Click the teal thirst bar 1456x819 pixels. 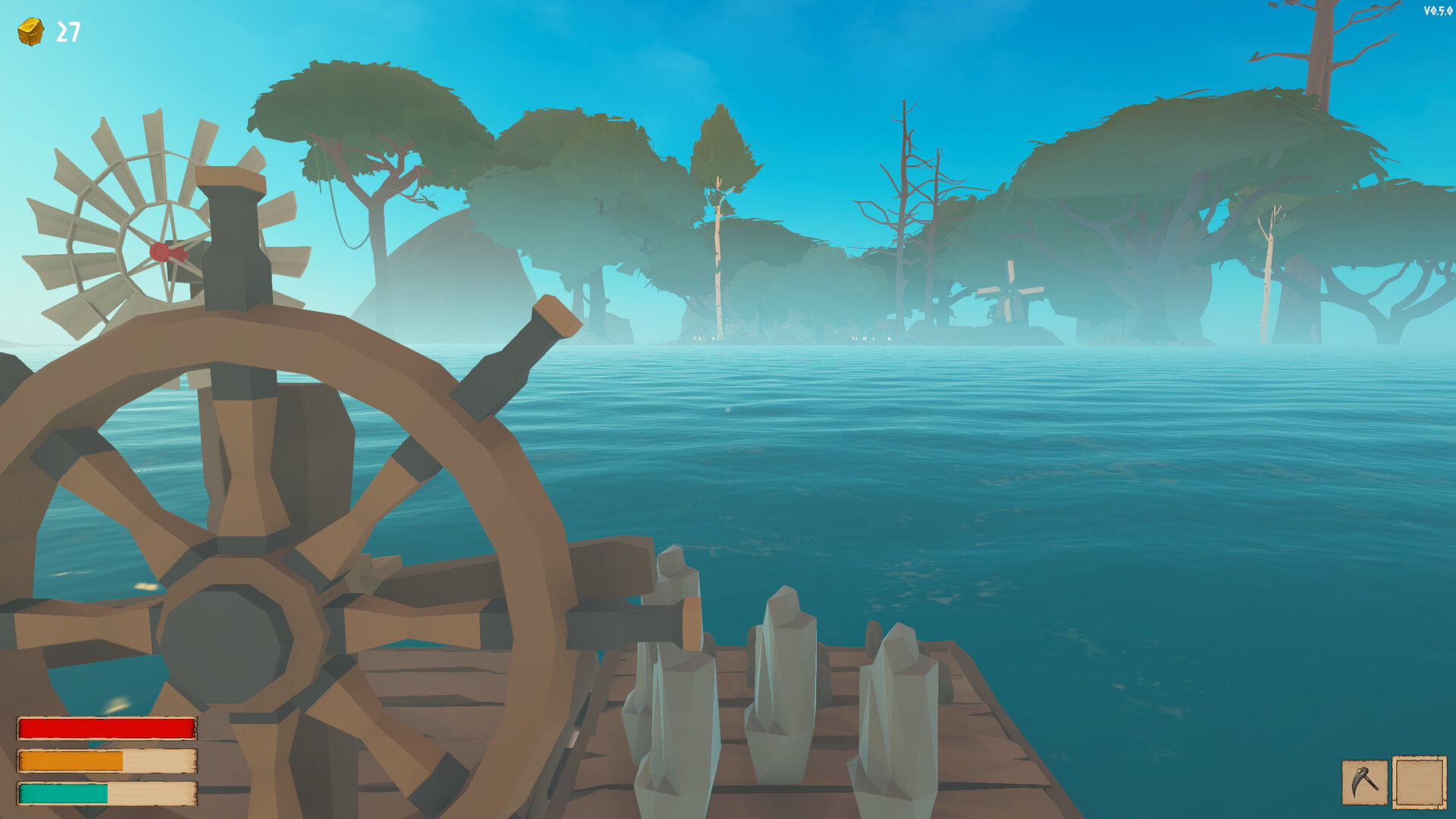pyautogui.click(x=64, y=794)
